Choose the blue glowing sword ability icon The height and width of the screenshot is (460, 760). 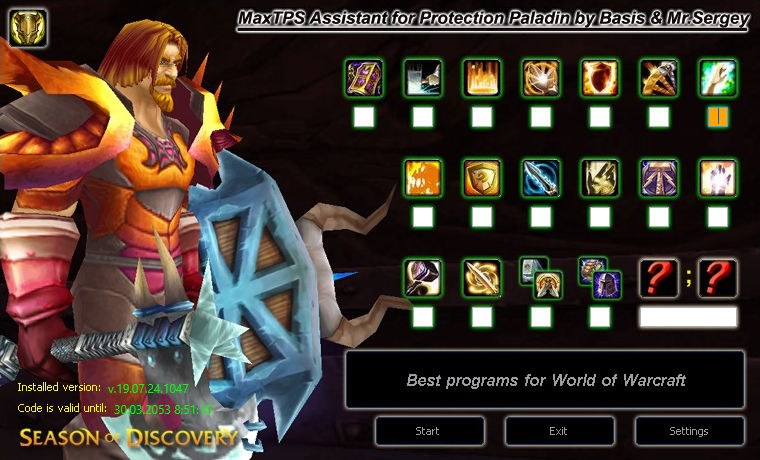click(x=541, y=177)
